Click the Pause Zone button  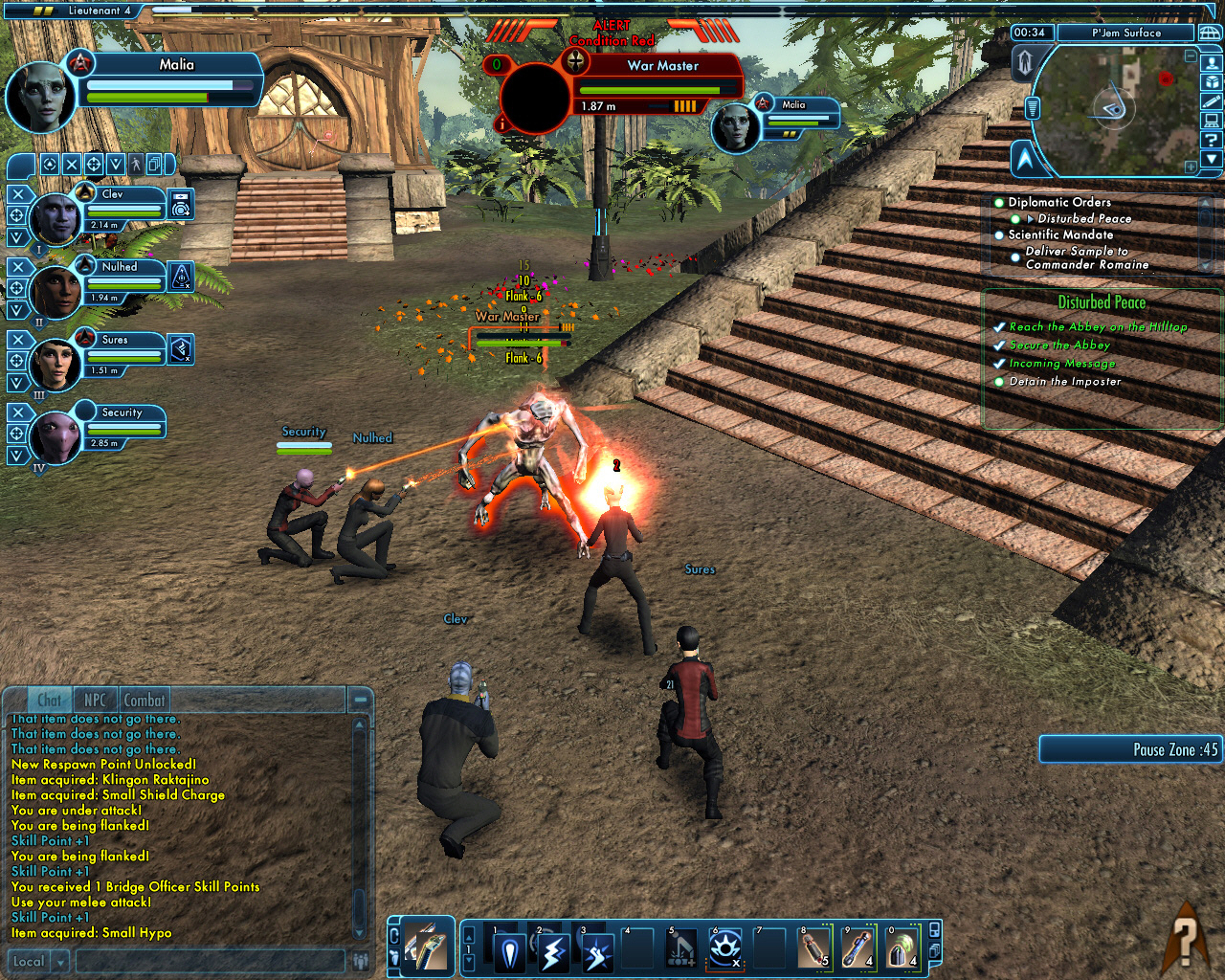pyautogui.click(x=1130, y=749)
